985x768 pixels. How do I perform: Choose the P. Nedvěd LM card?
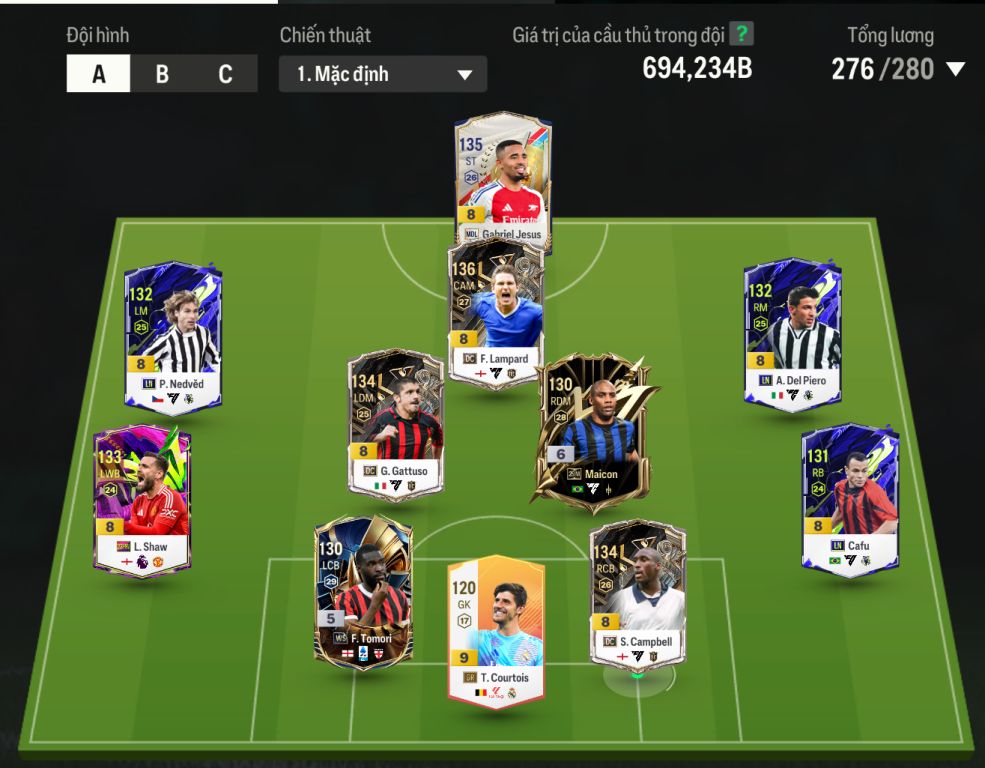(173, 335)
